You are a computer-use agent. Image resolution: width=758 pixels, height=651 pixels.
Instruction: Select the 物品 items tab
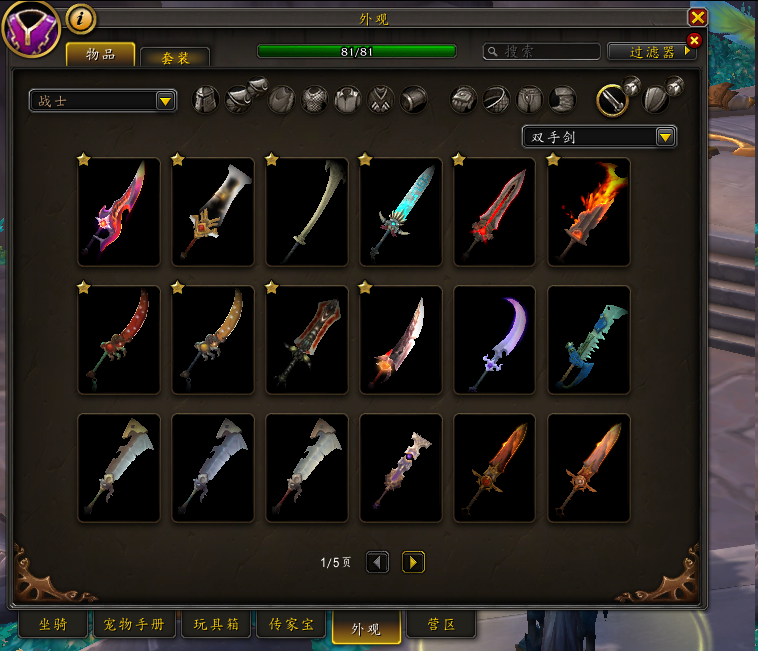(100, 54)
